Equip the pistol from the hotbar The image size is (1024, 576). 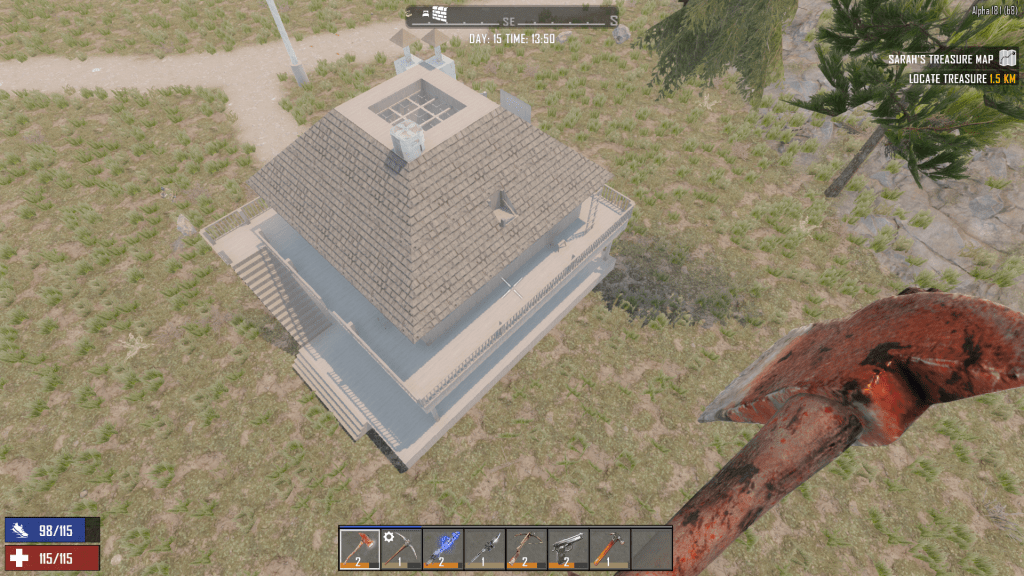568,548
